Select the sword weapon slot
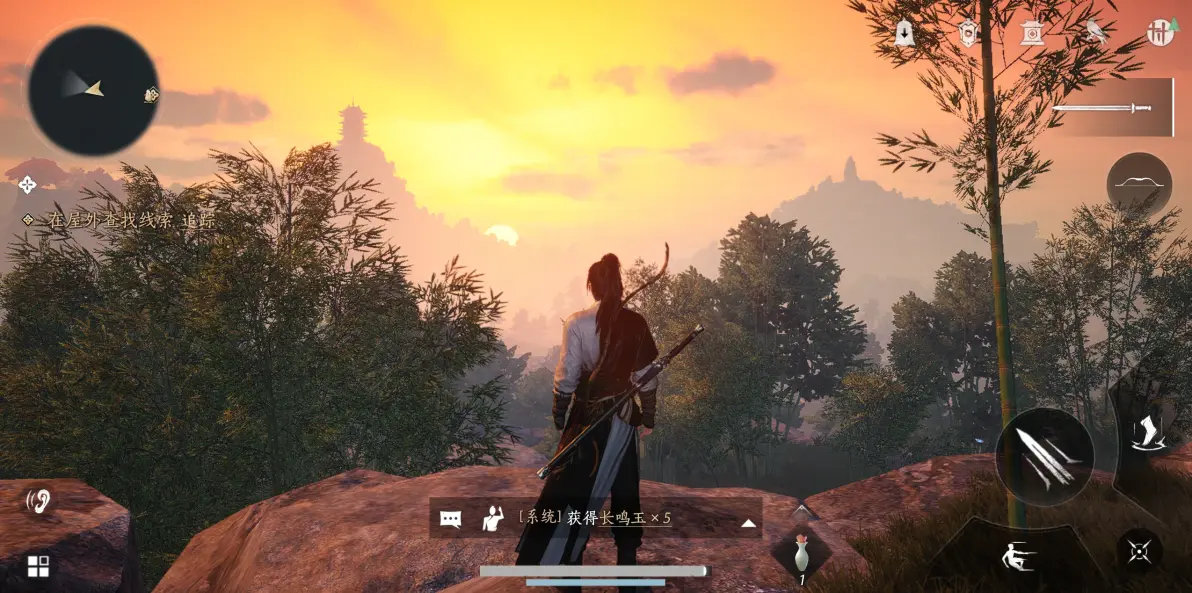The height and width of the screenshot is (593, 1192). click(x=1112, y=107)
